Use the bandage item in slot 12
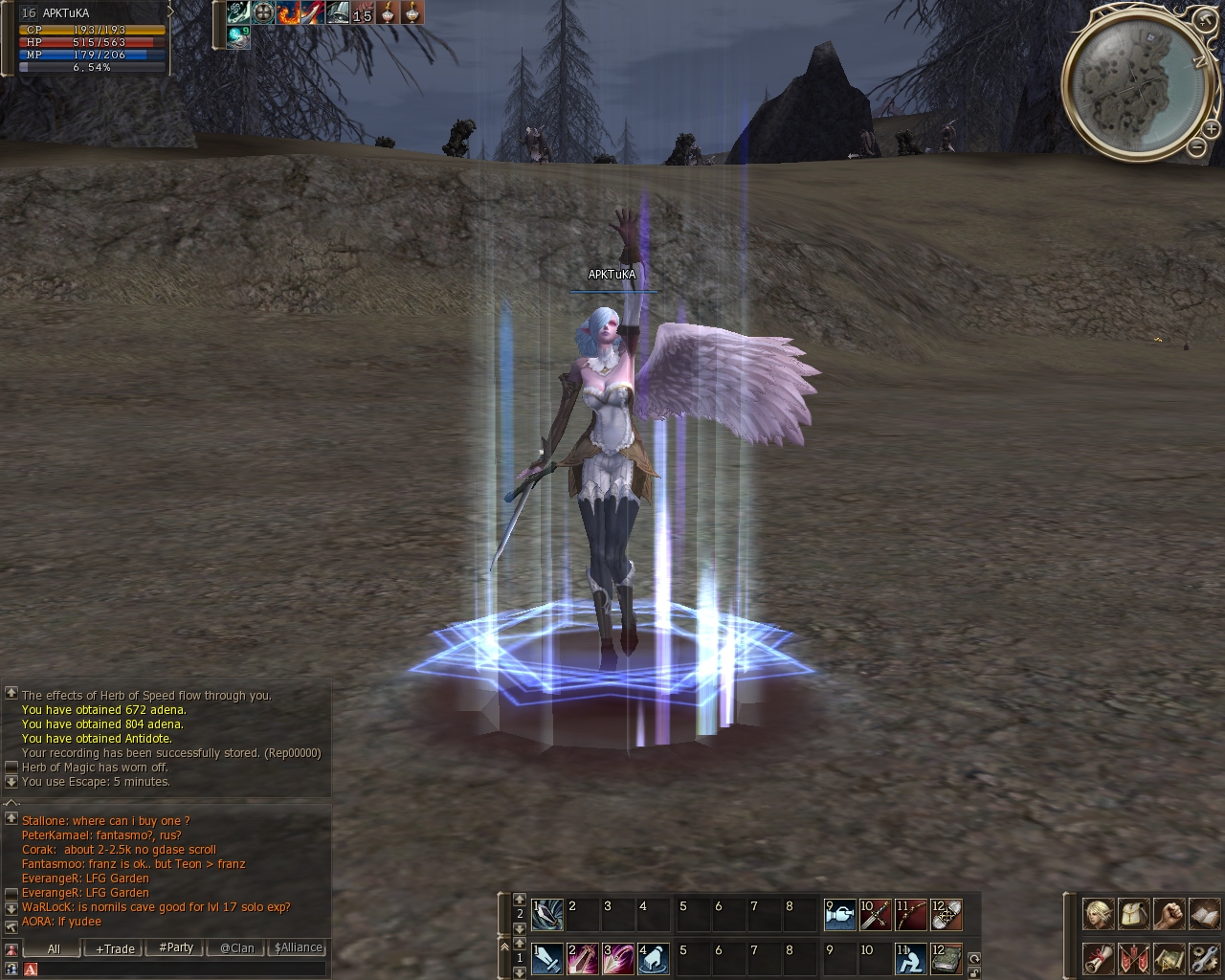1225x980 pixels. click(946, 915)
